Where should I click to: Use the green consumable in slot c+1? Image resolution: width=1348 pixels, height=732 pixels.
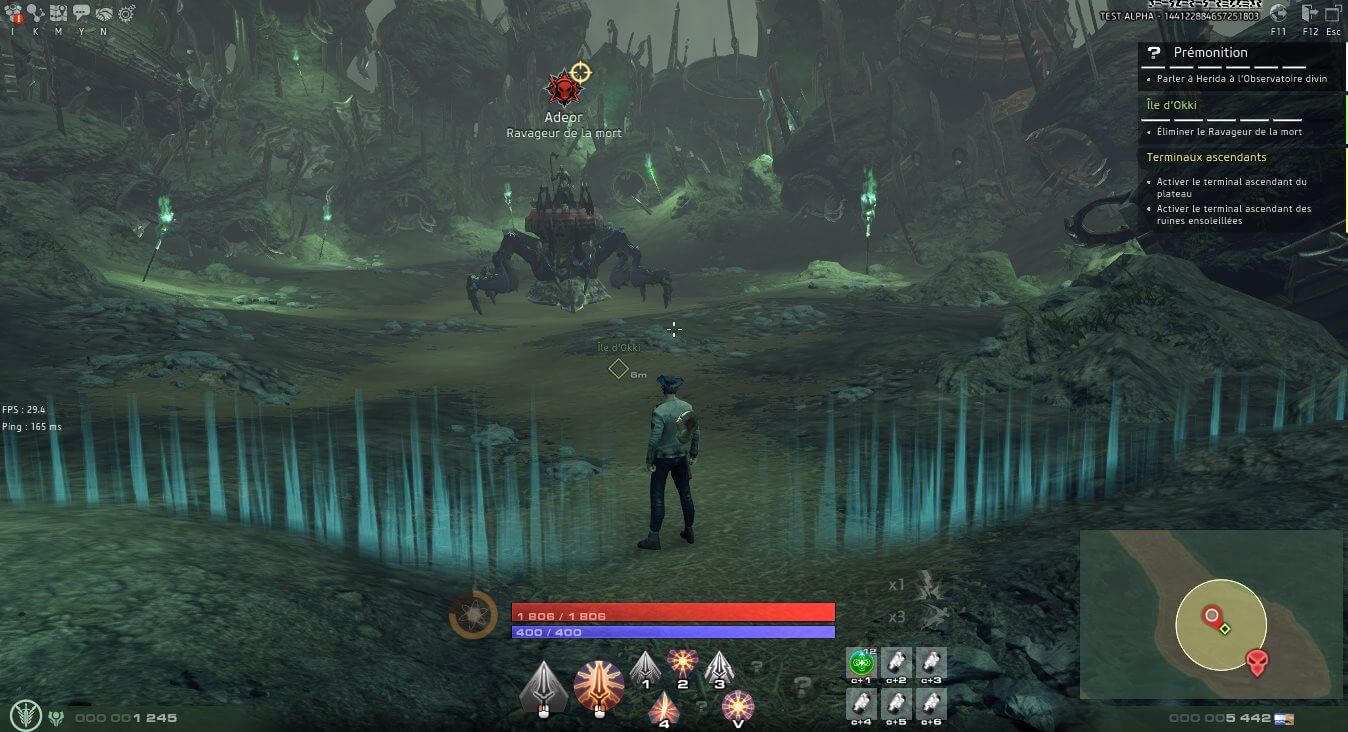(861, 662)
